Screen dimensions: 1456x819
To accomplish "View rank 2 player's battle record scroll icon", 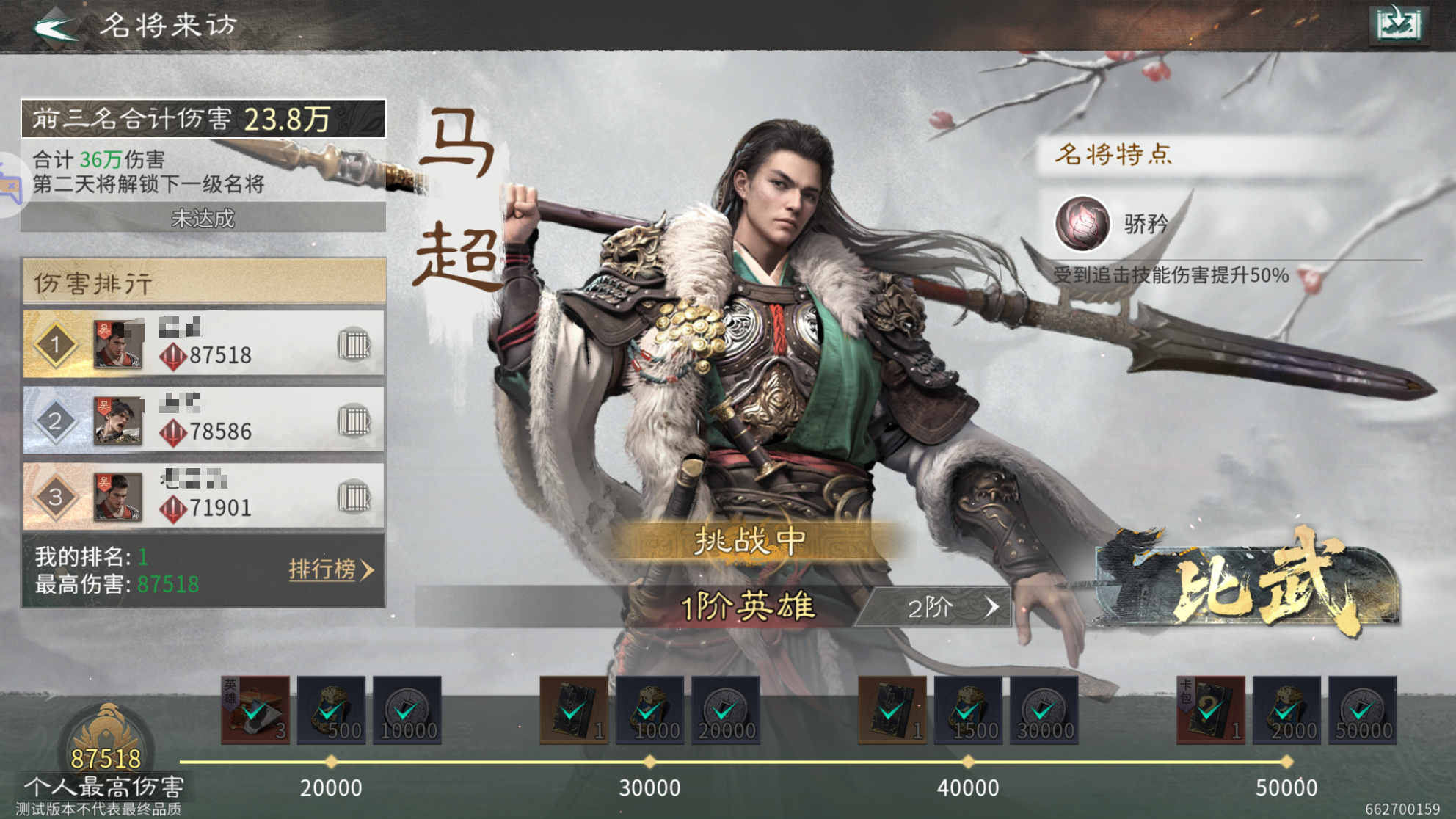I will point(357,419).
